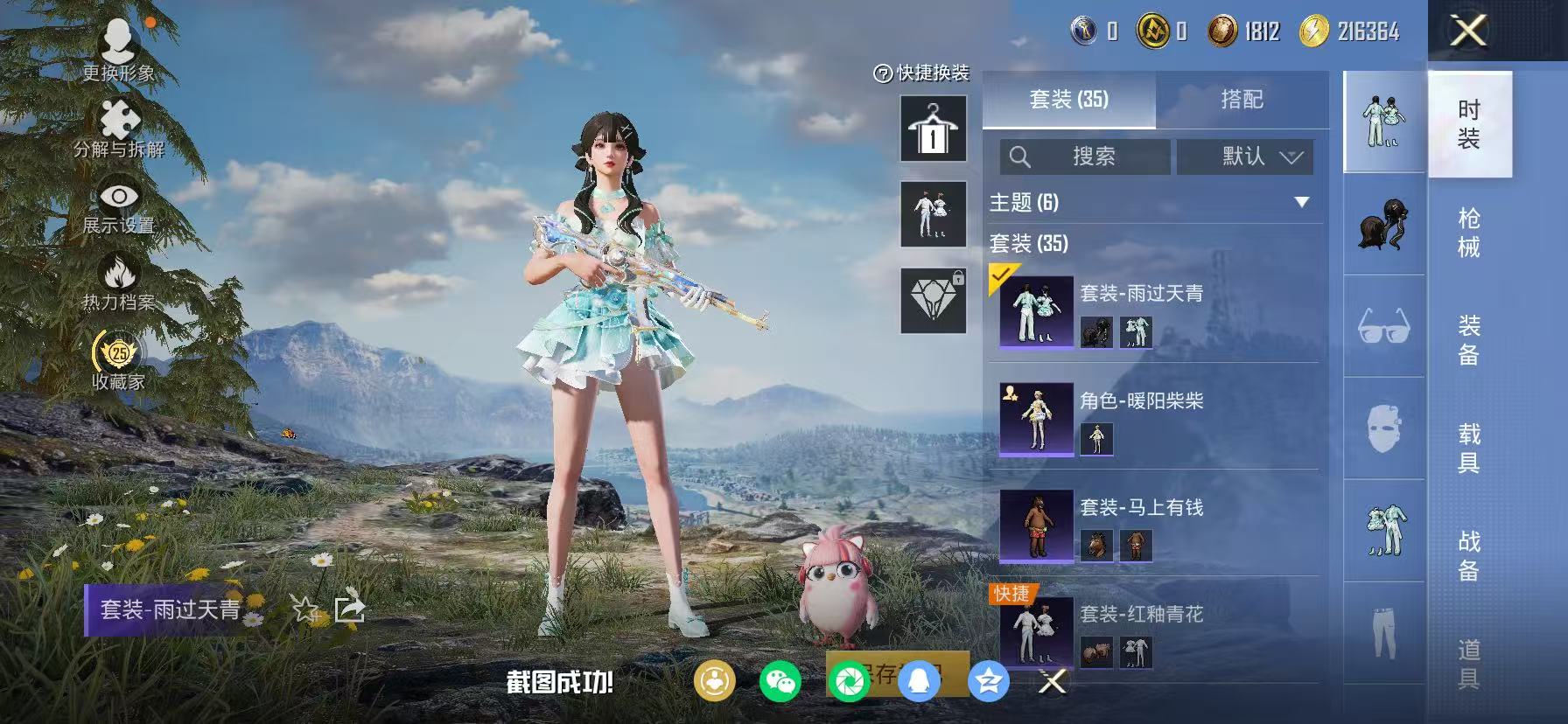Tap the 快捷换装 help question mark
The image size is (1568, 724).
point(883,74)
